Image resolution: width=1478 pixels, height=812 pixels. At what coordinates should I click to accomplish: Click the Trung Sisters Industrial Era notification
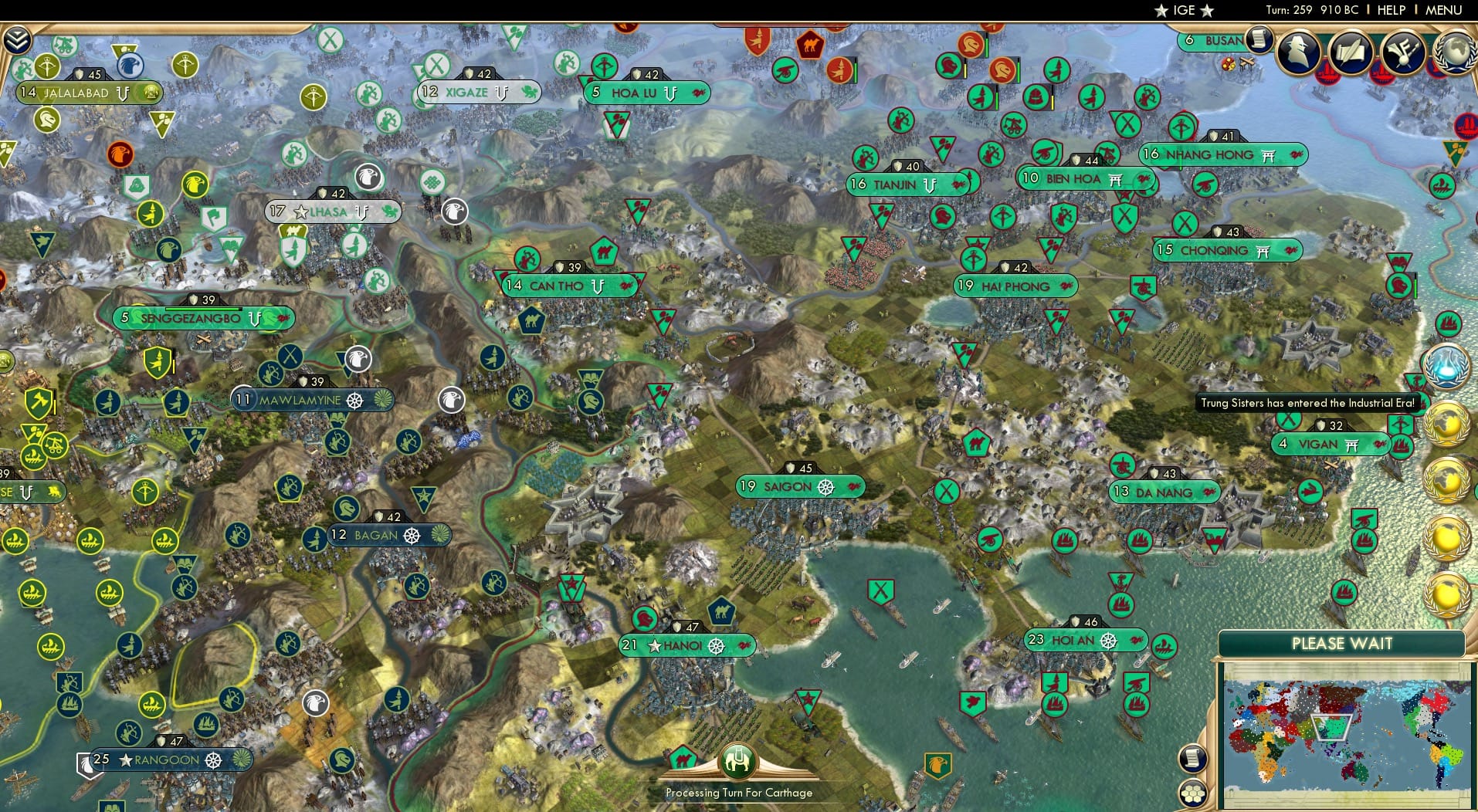click(x=1307, y=402)
